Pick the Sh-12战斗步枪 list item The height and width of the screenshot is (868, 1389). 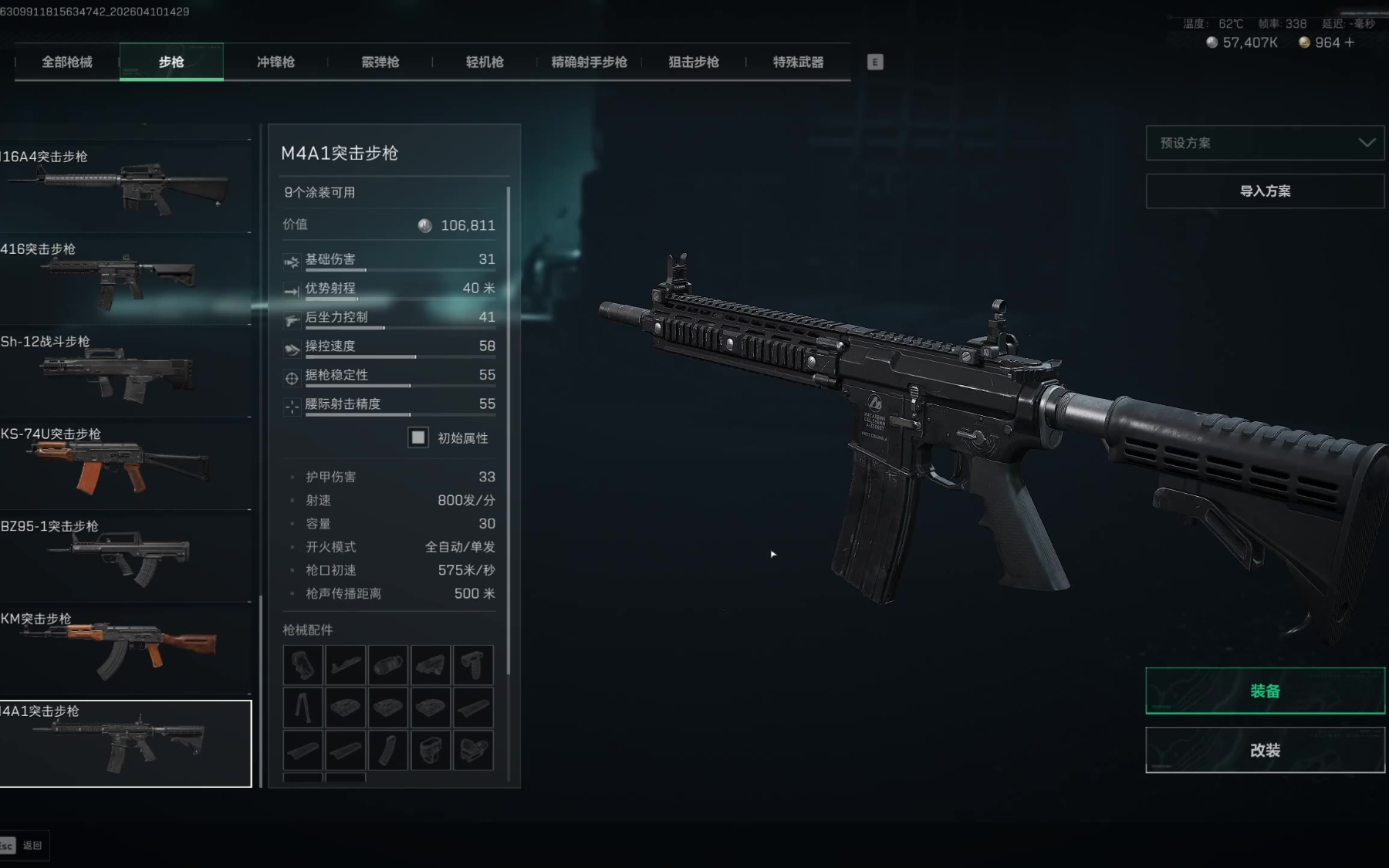(123, 370)
